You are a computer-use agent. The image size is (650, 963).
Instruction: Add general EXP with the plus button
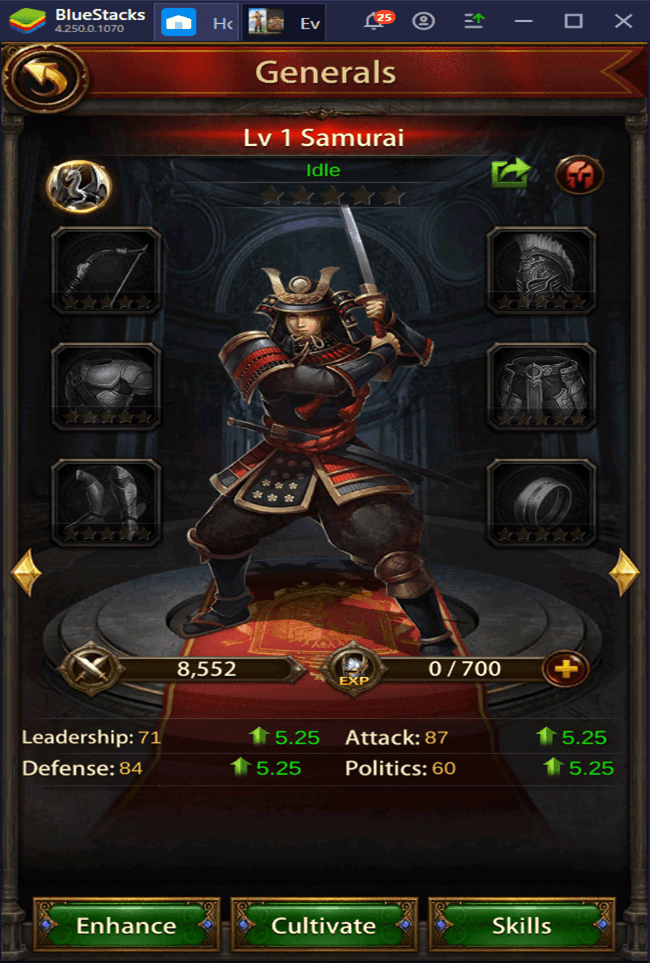pyautogui.click(x=566, y=669)
